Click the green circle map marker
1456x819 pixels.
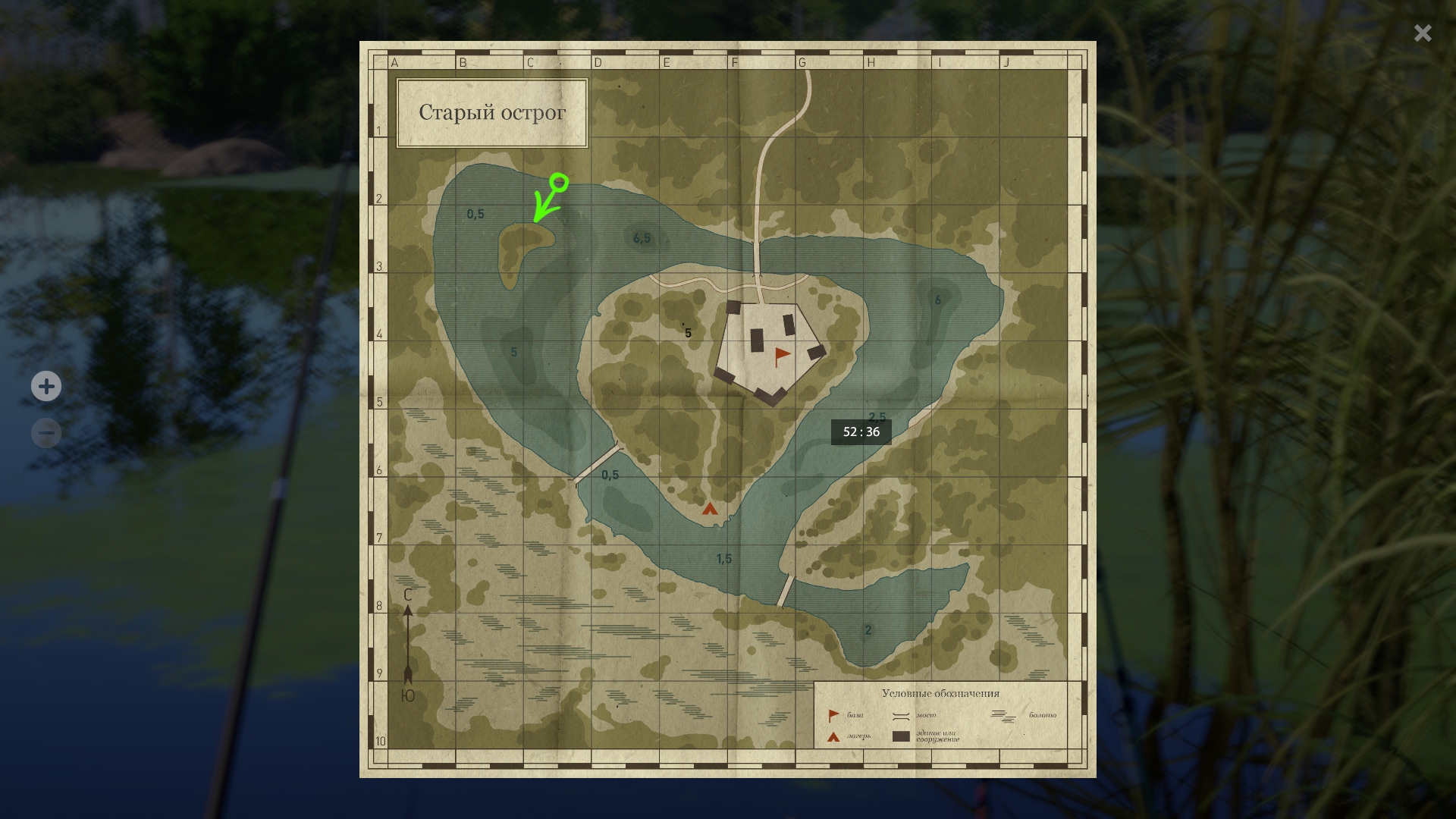point(560,182)
